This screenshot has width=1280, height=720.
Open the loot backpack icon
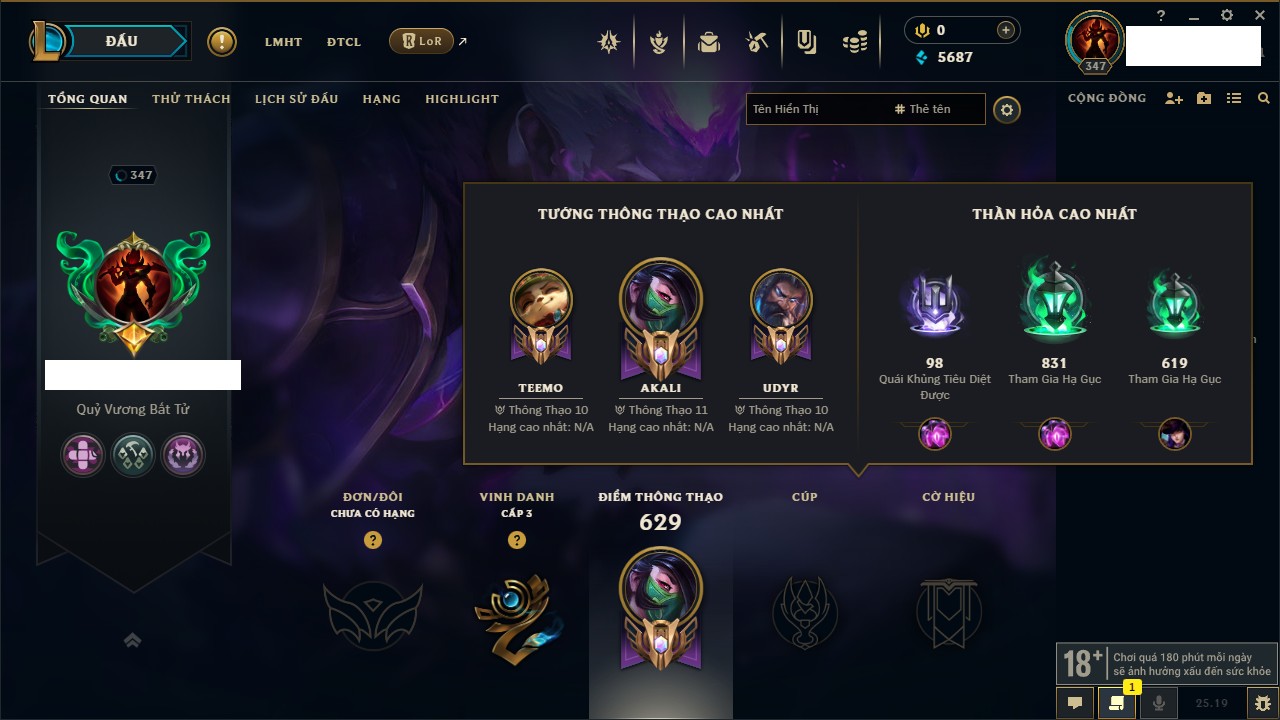(709, 42)
